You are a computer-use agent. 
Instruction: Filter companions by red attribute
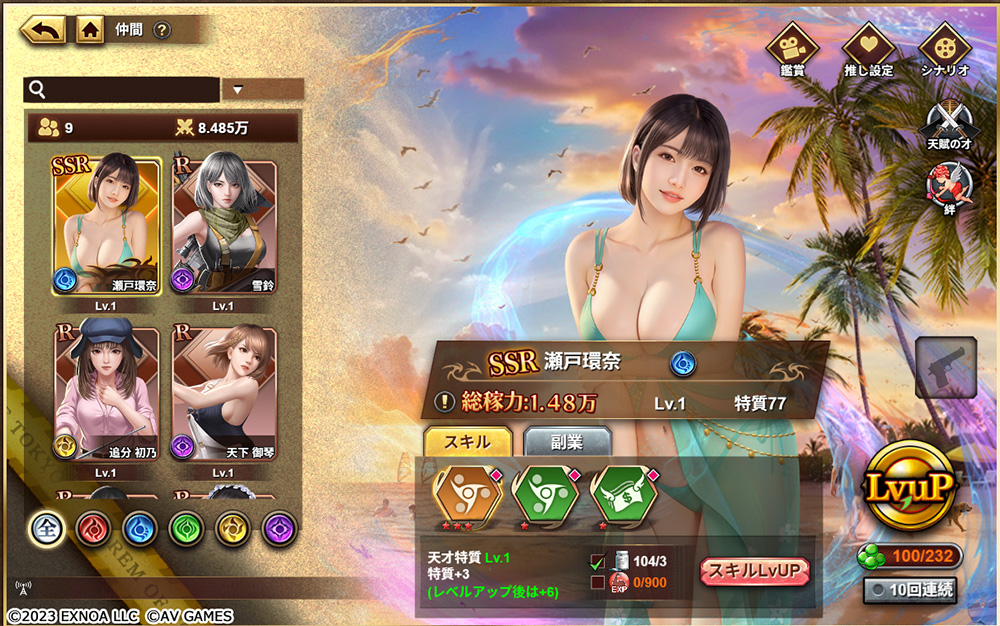click(x=93, y=527)
